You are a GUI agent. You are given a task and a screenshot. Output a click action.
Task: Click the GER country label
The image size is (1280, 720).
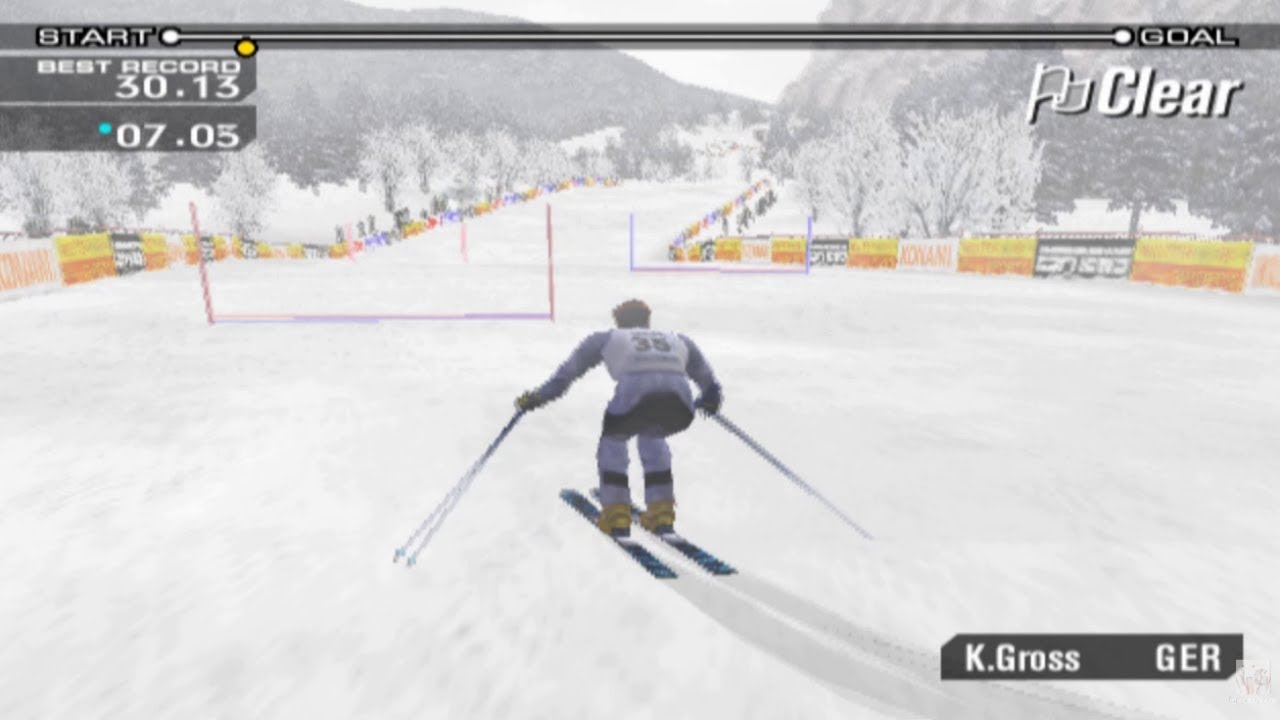[1190, 658]
